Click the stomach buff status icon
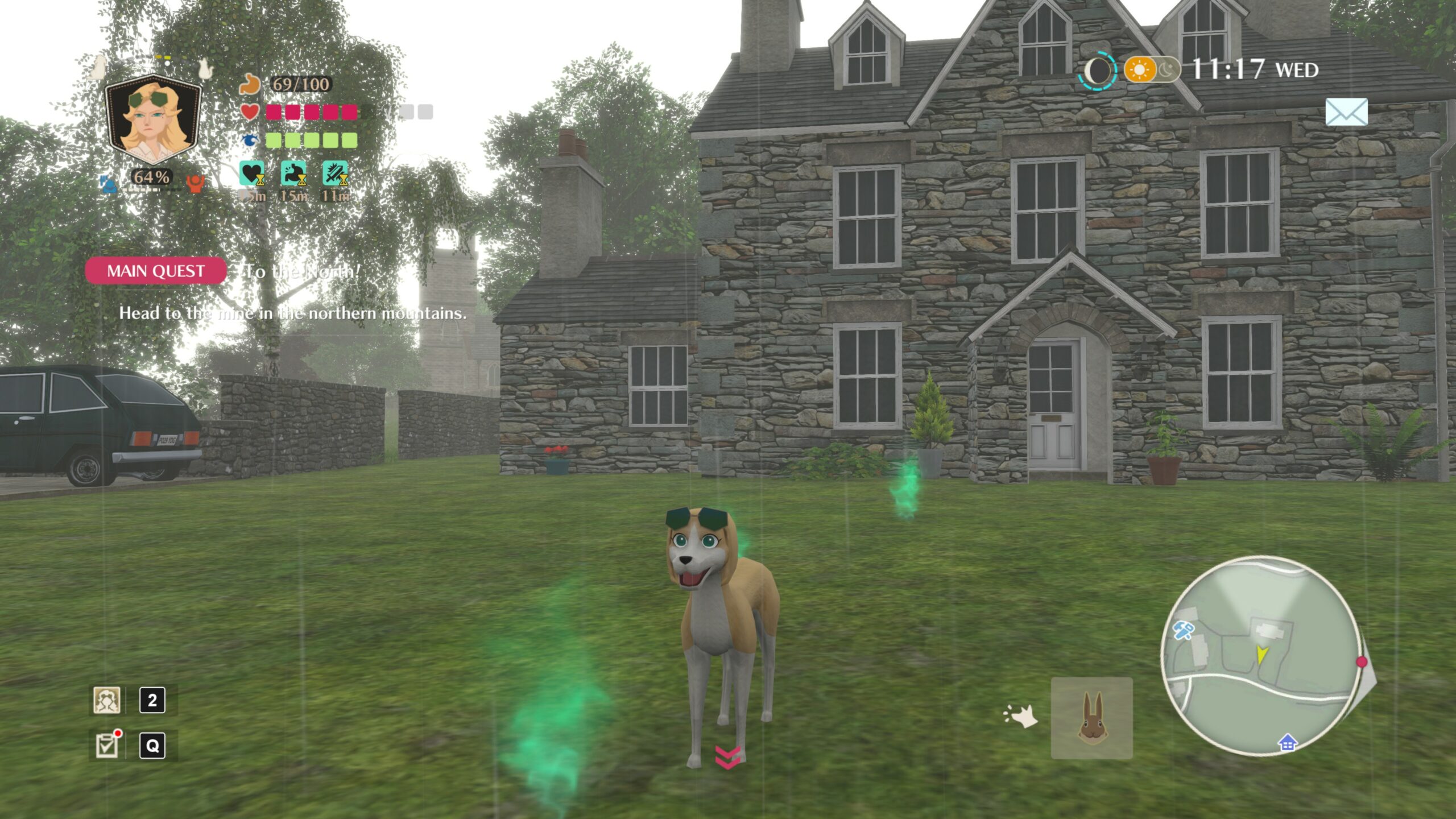The height and width of the screenshot is (819, 1456). [x=293, y=173]
